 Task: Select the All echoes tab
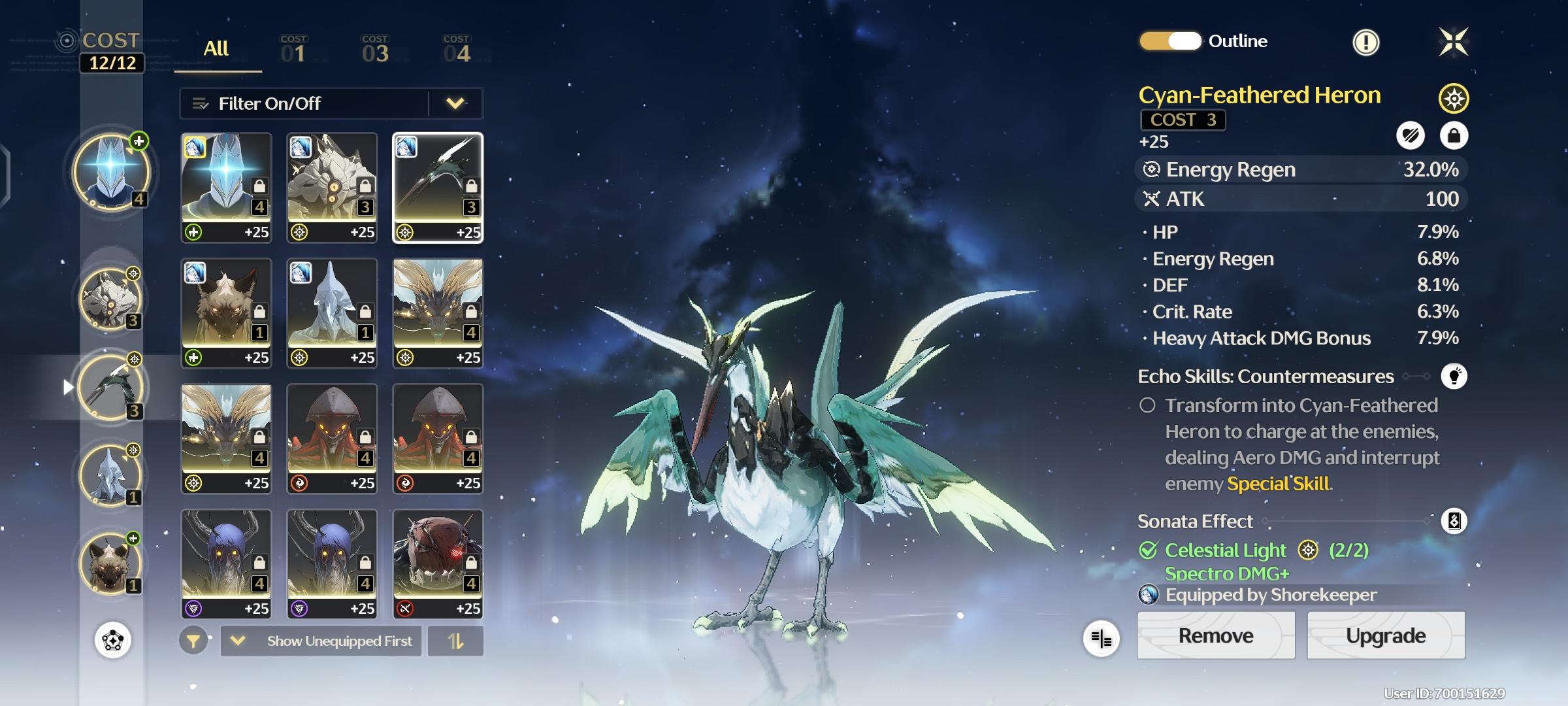click(216, 49)
